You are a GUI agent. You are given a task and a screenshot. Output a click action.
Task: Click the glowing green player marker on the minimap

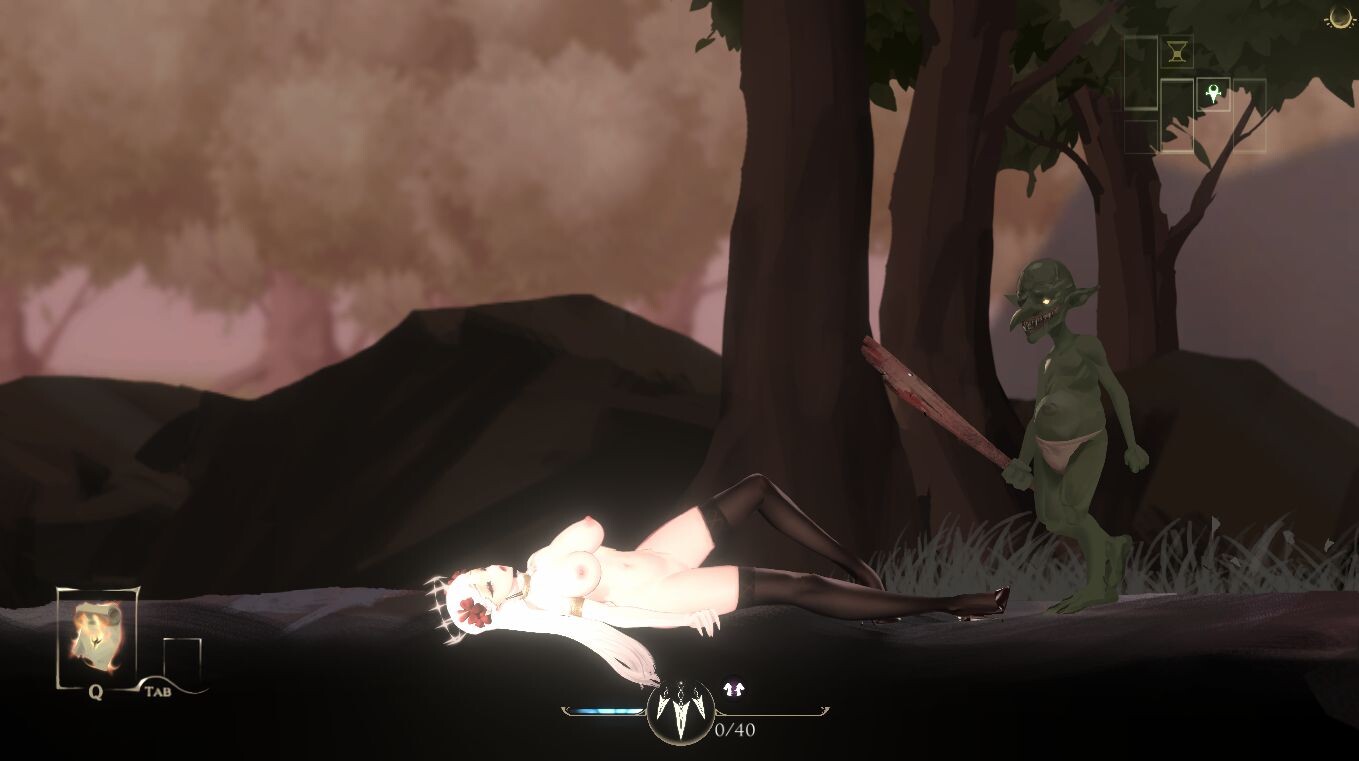(x=1213, y=93)
